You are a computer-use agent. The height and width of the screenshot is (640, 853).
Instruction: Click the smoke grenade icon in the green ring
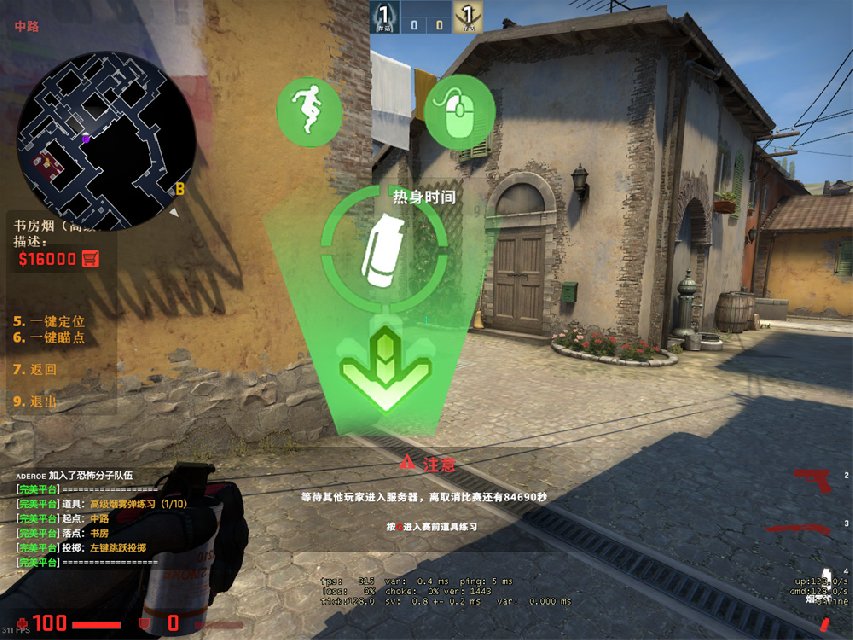tap(383, 247)
